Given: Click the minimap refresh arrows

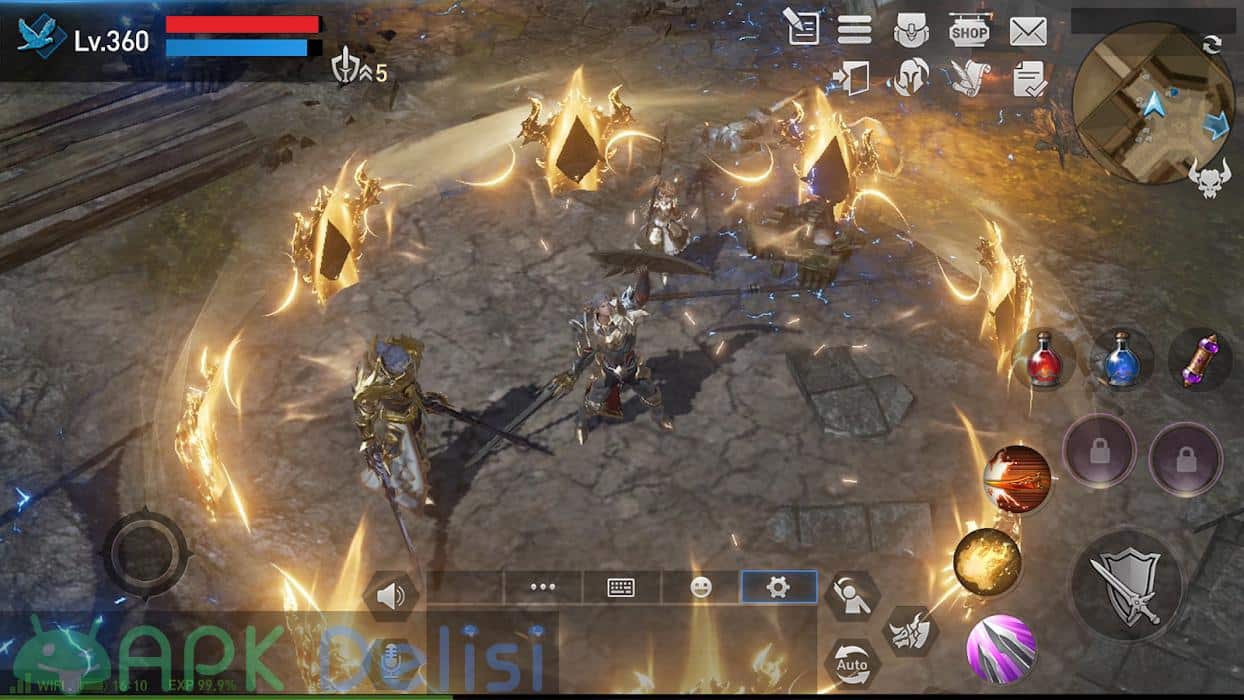Looking at the screenshot, I should tap(1212, 43).
